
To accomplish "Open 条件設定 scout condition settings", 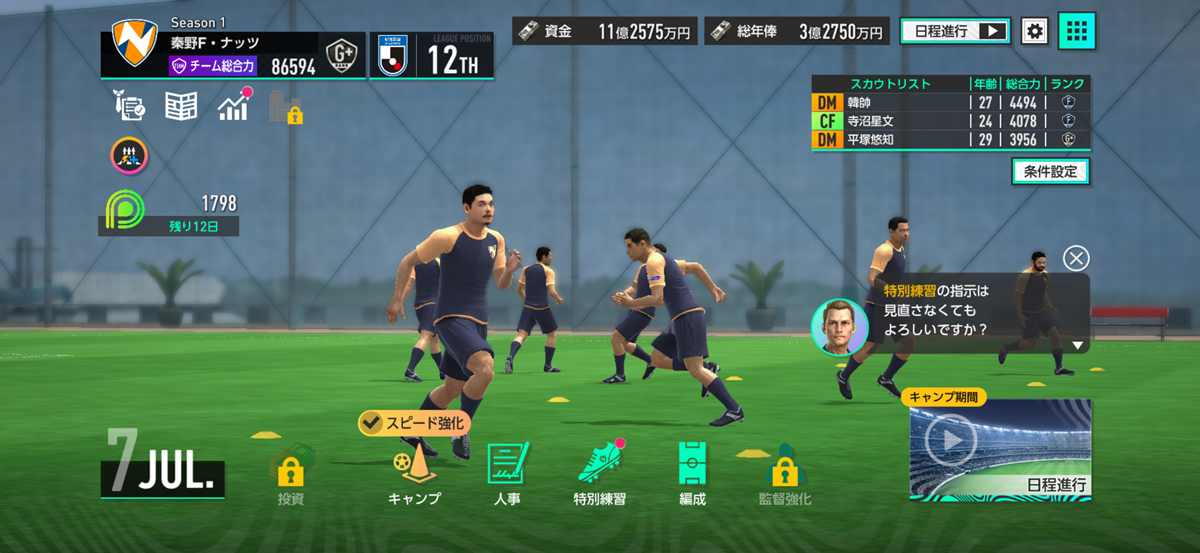I will pyautogui.click(x=1050, y=171).
